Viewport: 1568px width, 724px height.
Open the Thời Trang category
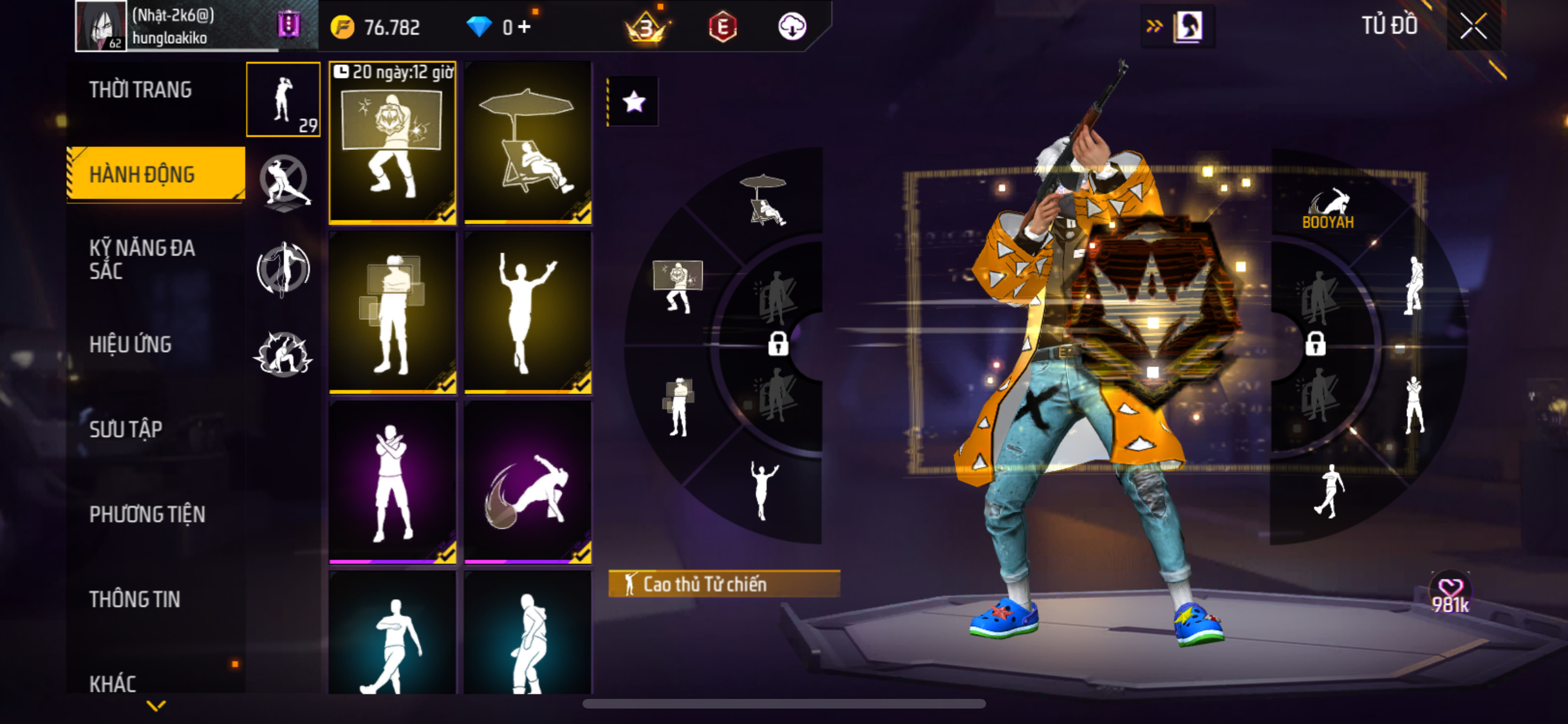140,90
